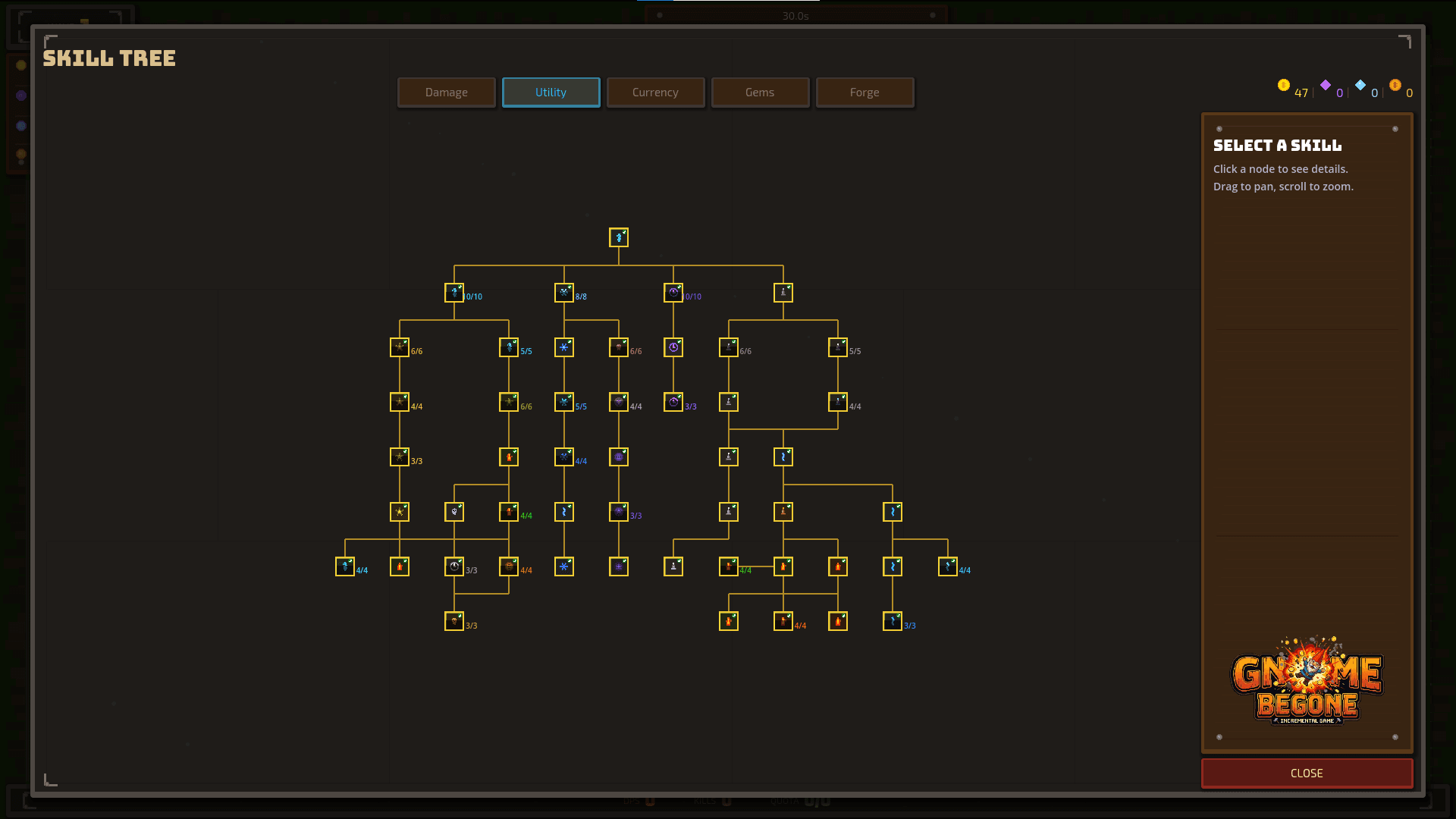Click the gnome figure 10/10 skill node
Screen dimensions: 1456x819
point(453,293)
